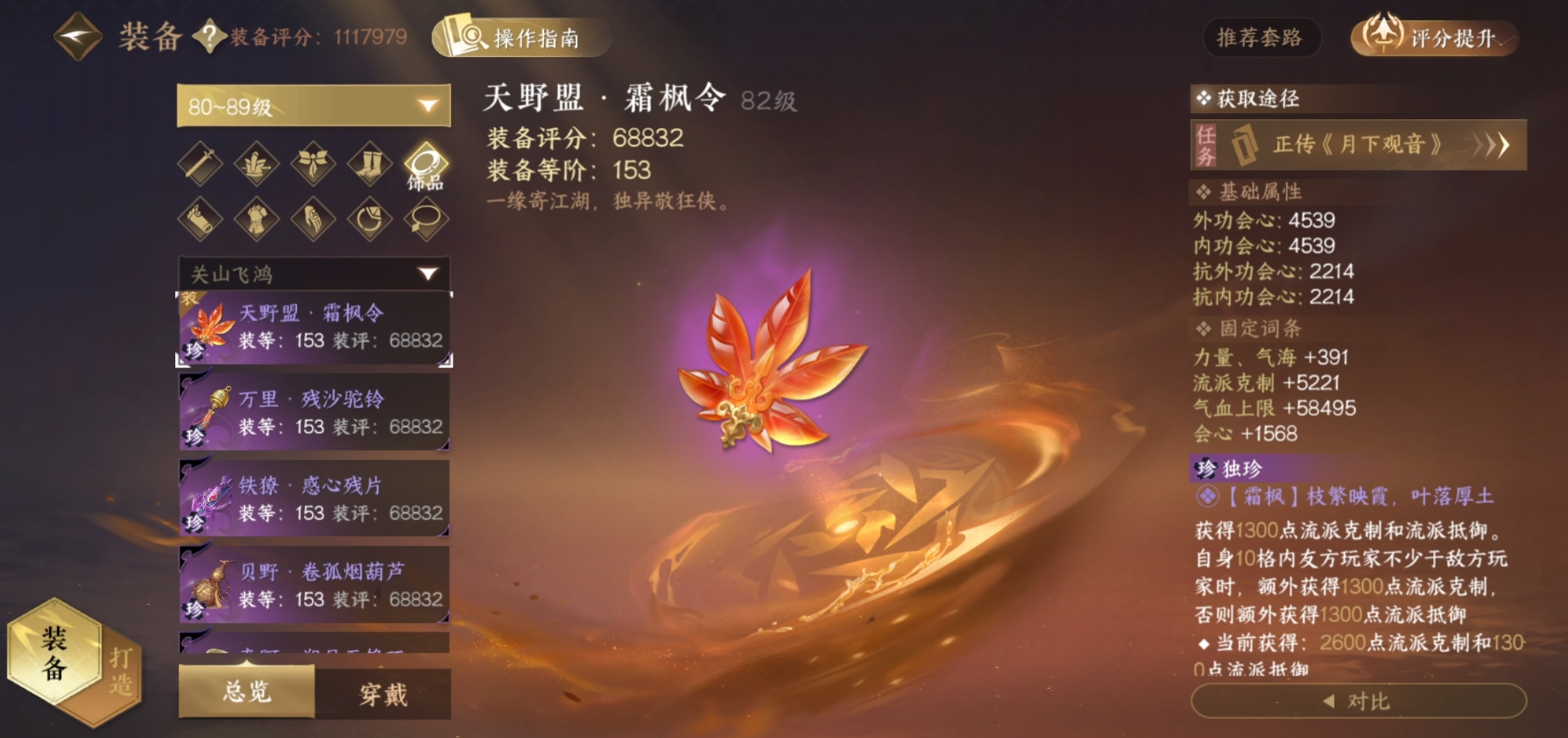The image size is (1568, 738).
Task: Click the 对比 compare control
Action: click(x=1357, y=700)
